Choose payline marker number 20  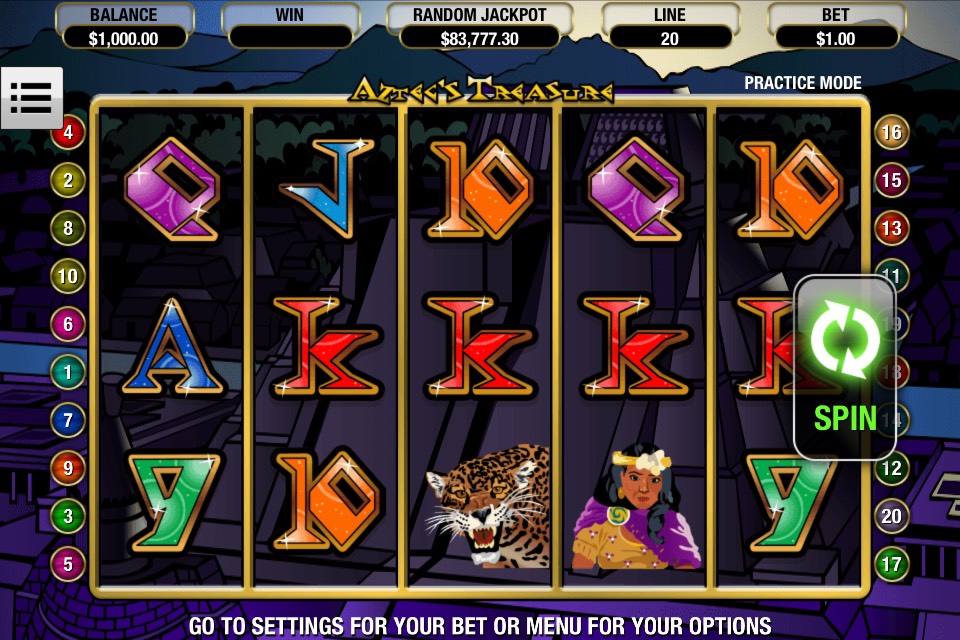coord(891,516)
